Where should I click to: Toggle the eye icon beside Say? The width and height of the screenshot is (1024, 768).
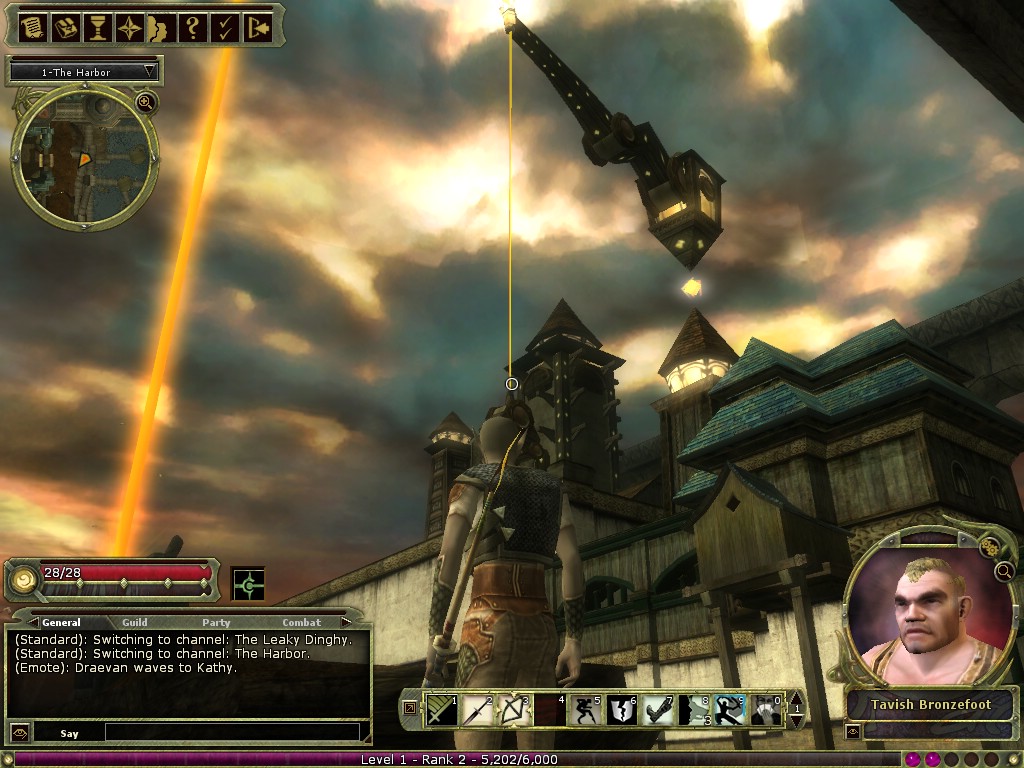19,733
